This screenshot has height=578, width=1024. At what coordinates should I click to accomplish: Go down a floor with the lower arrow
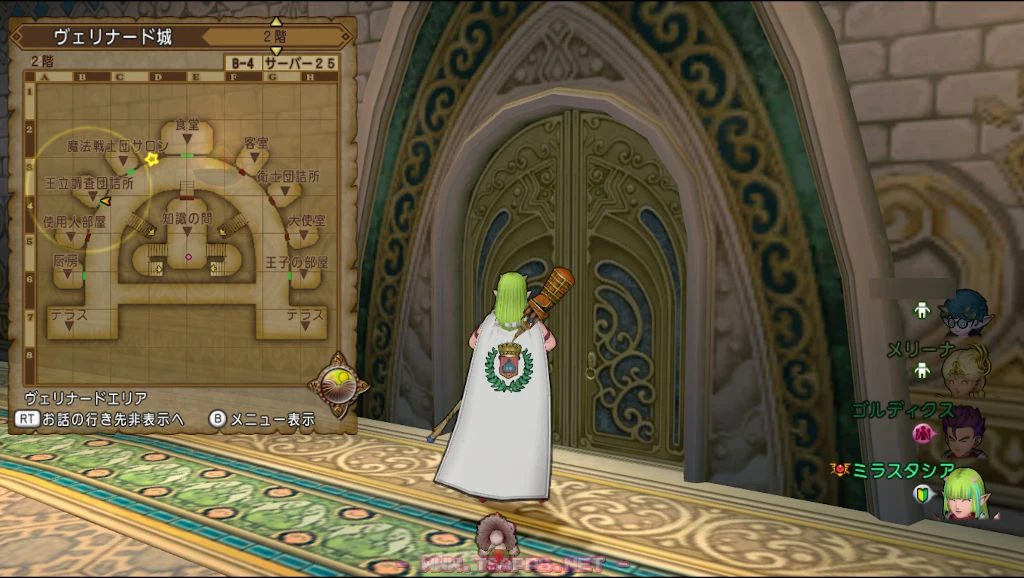(x=277, y=50)
